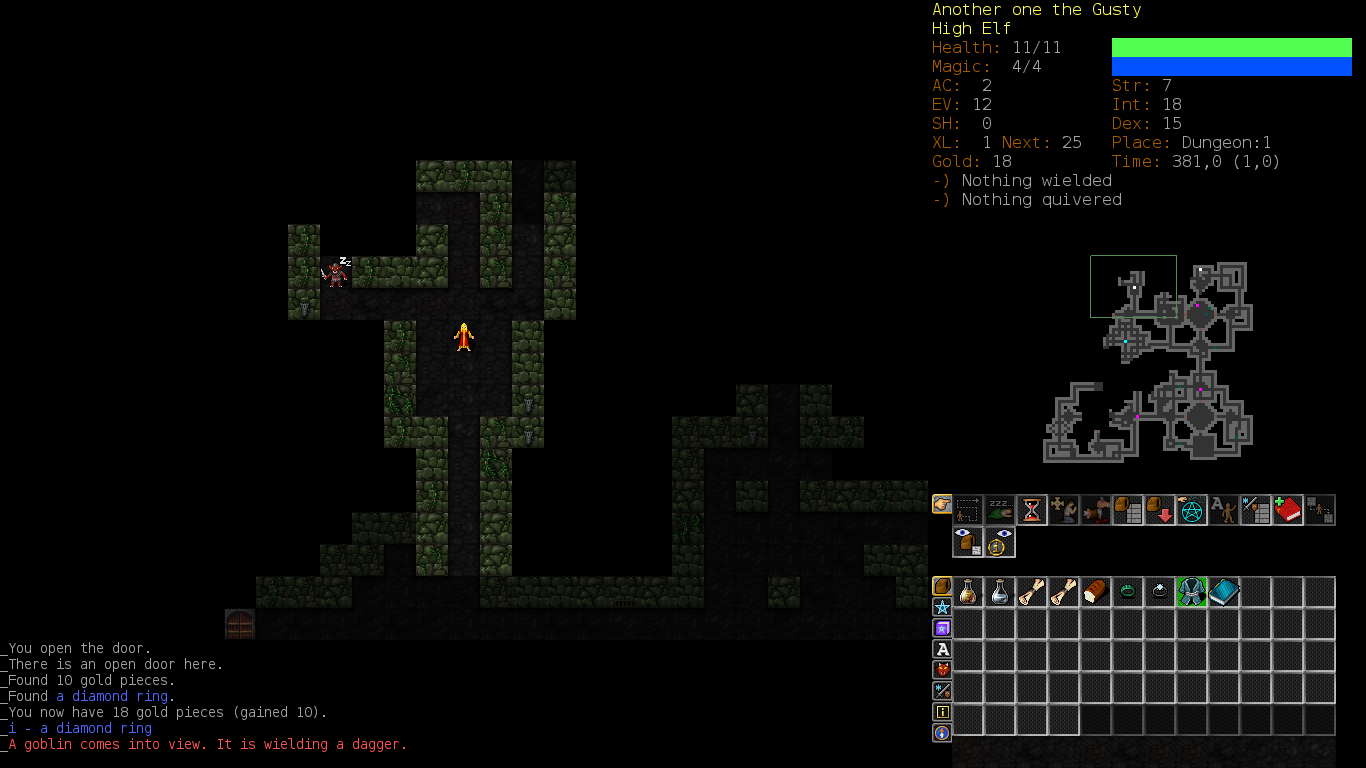Click the red spellbook memorise command
Viewport: 1366px width, 768px height.
click(x=1288, y=510)
